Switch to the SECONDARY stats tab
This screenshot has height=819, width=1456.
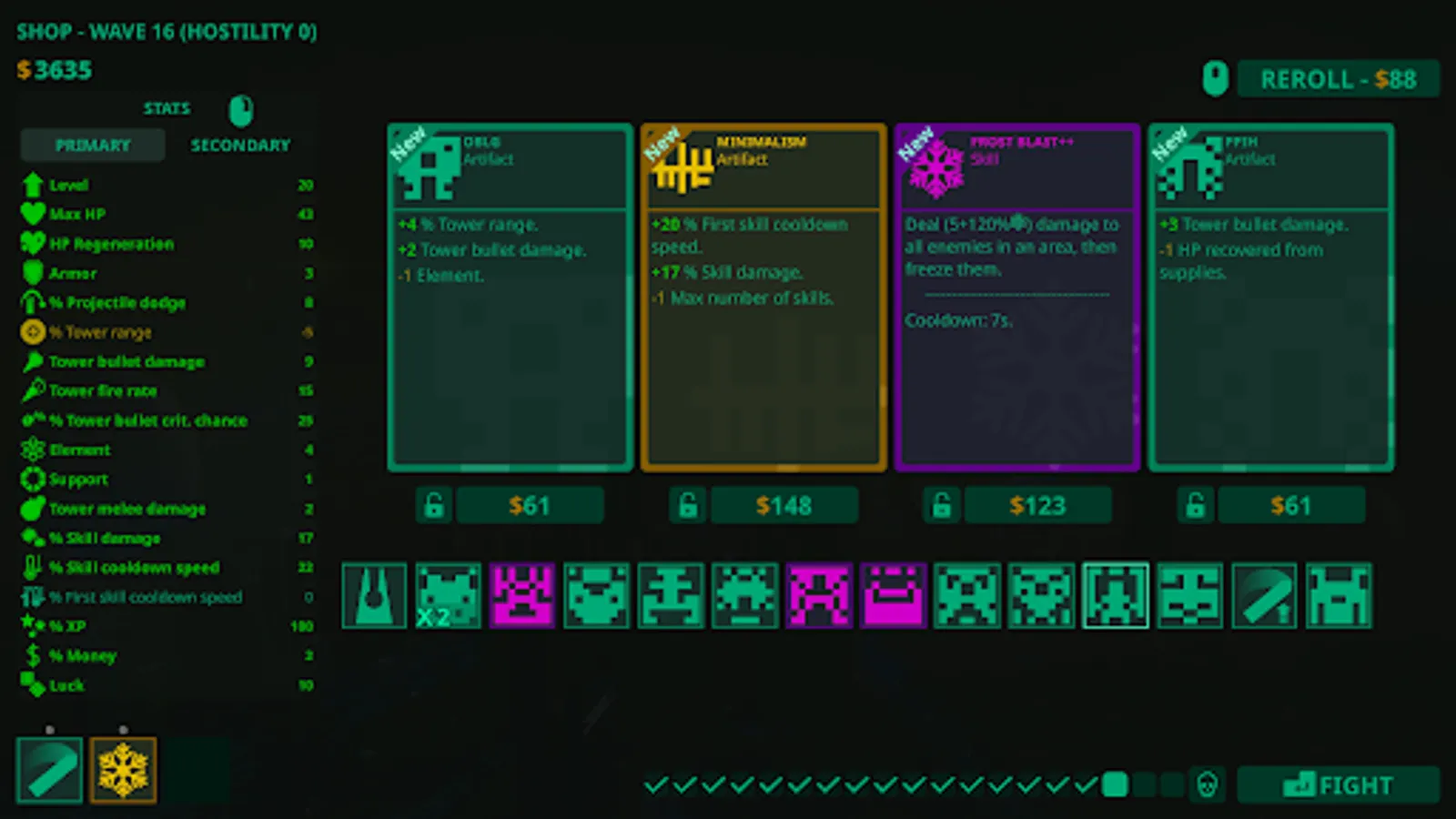click(240, 144)
